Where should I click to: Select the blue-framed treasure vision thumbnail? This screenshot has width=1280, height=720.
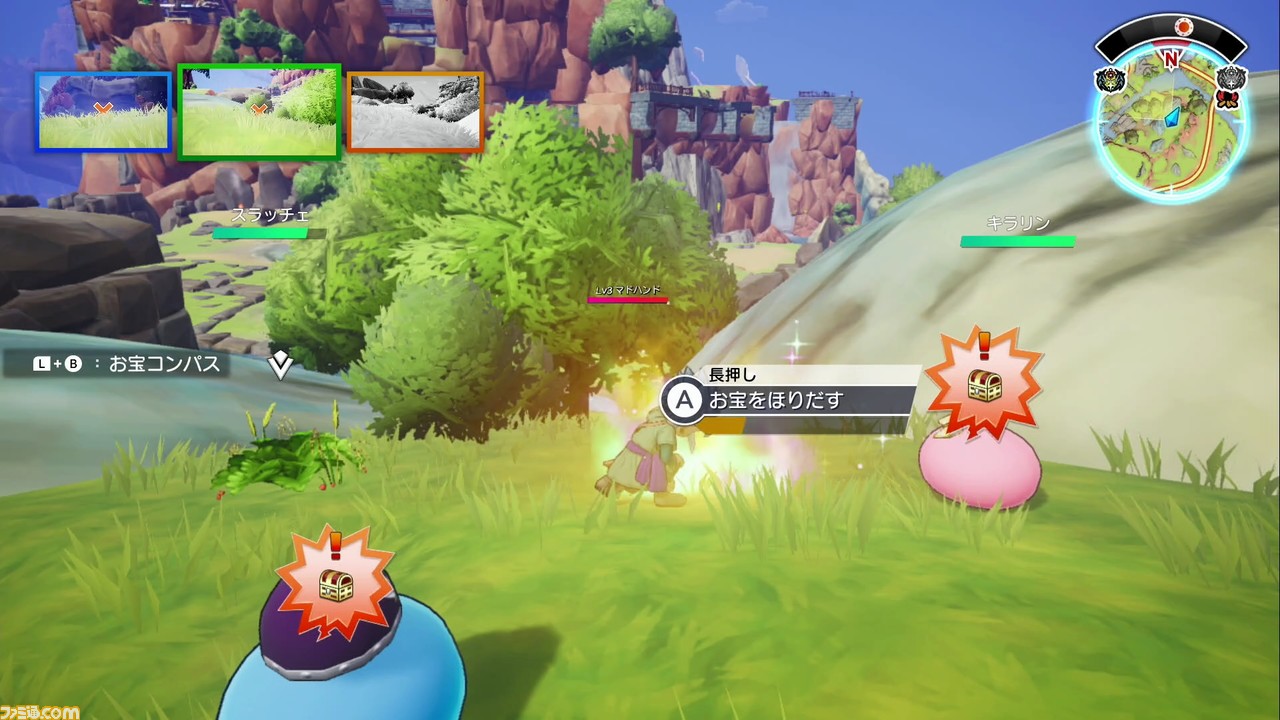[x=103, y=111]
